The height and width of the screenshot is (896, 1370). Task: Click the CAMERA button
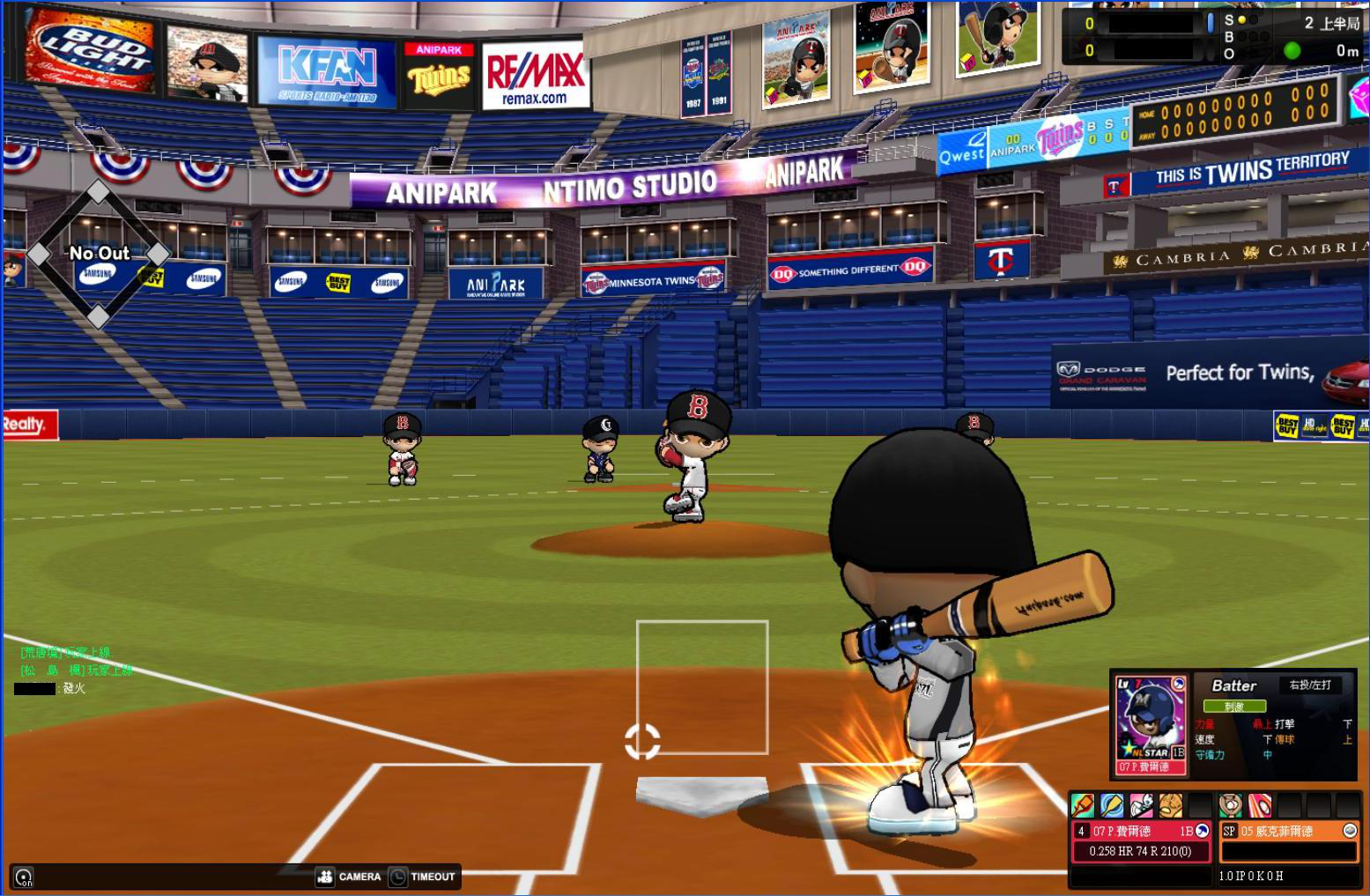click(x=349, y=877)
